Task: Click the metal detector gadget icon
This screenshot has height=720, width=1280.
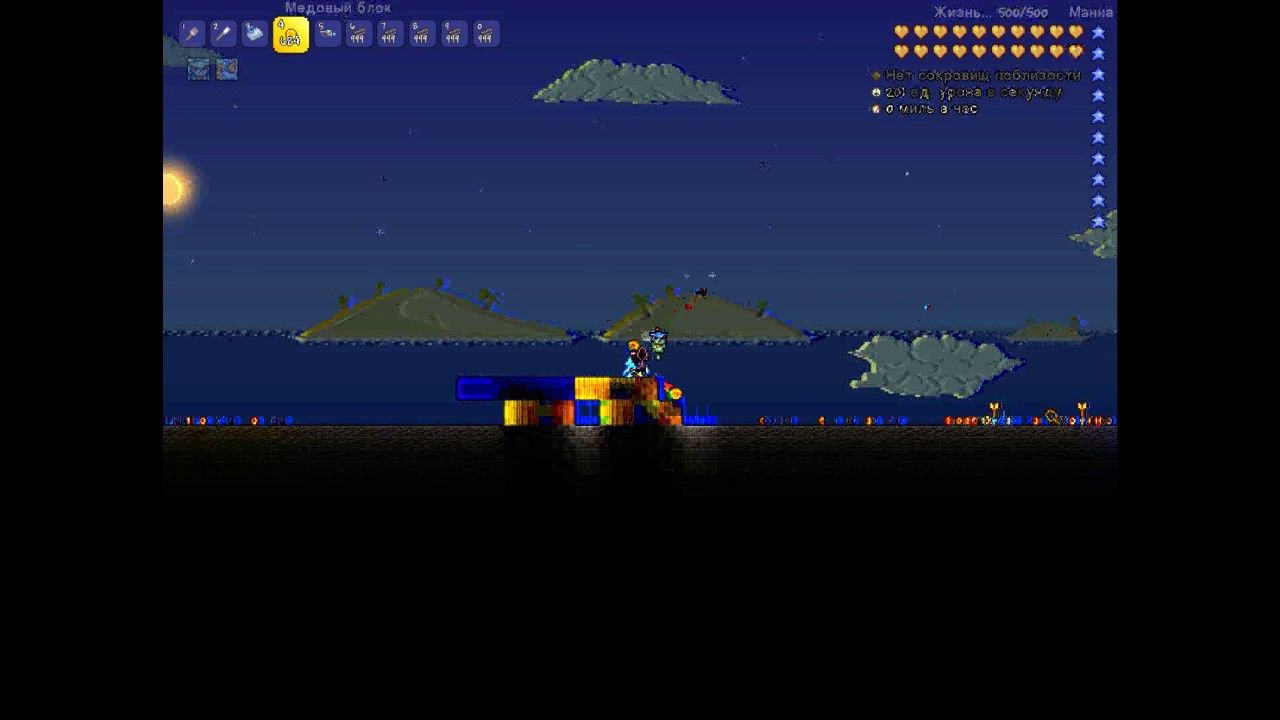Action: 876,75
